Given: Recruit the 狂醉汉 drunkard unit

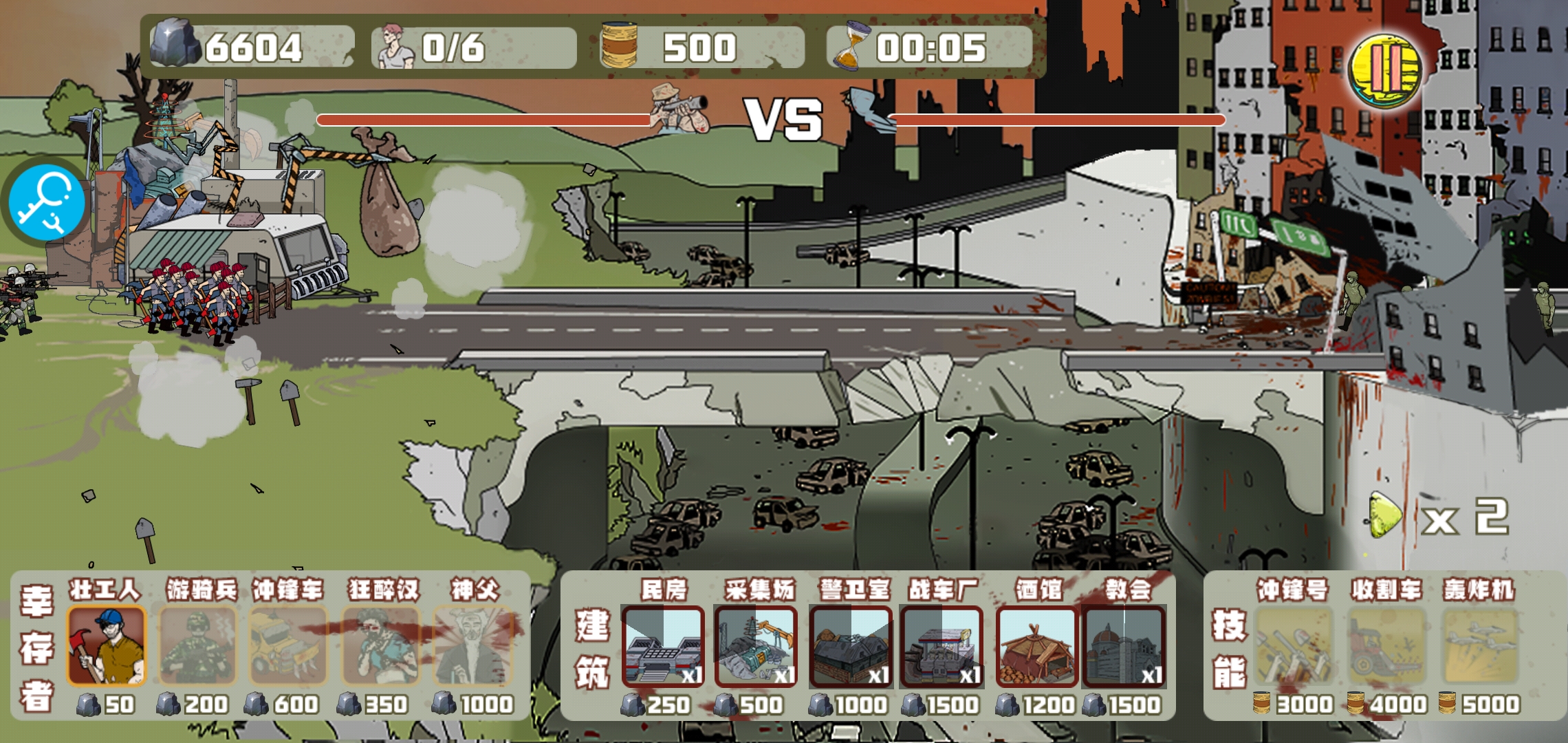Looking at the screenshot, I should (x=381, y=647).
